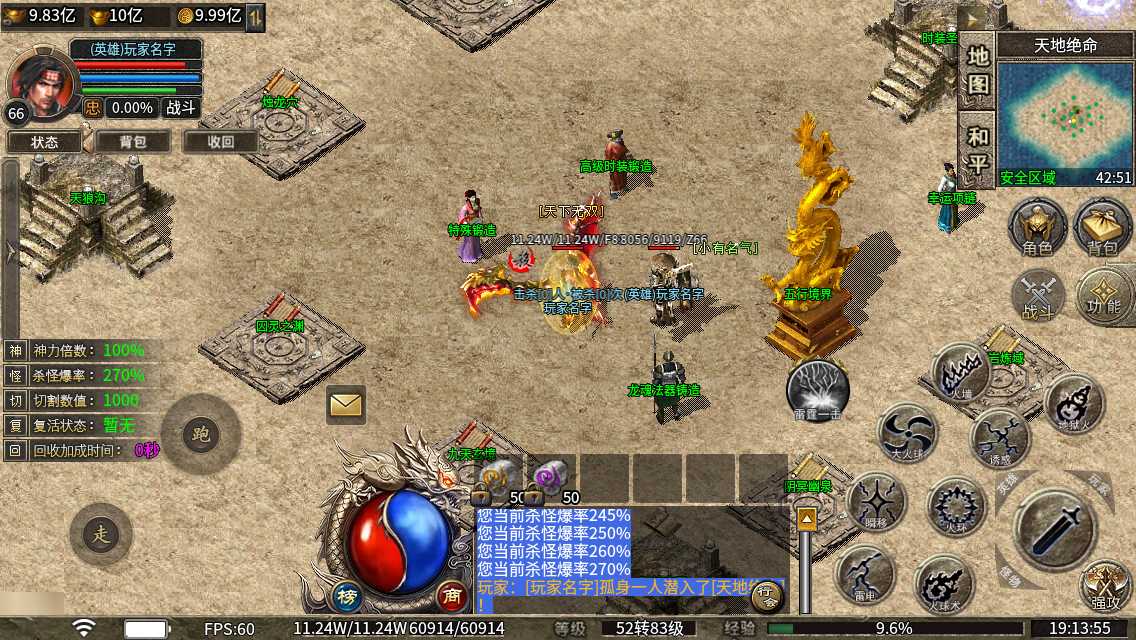Toggle the 跑 run movement button

pos(201,434)
